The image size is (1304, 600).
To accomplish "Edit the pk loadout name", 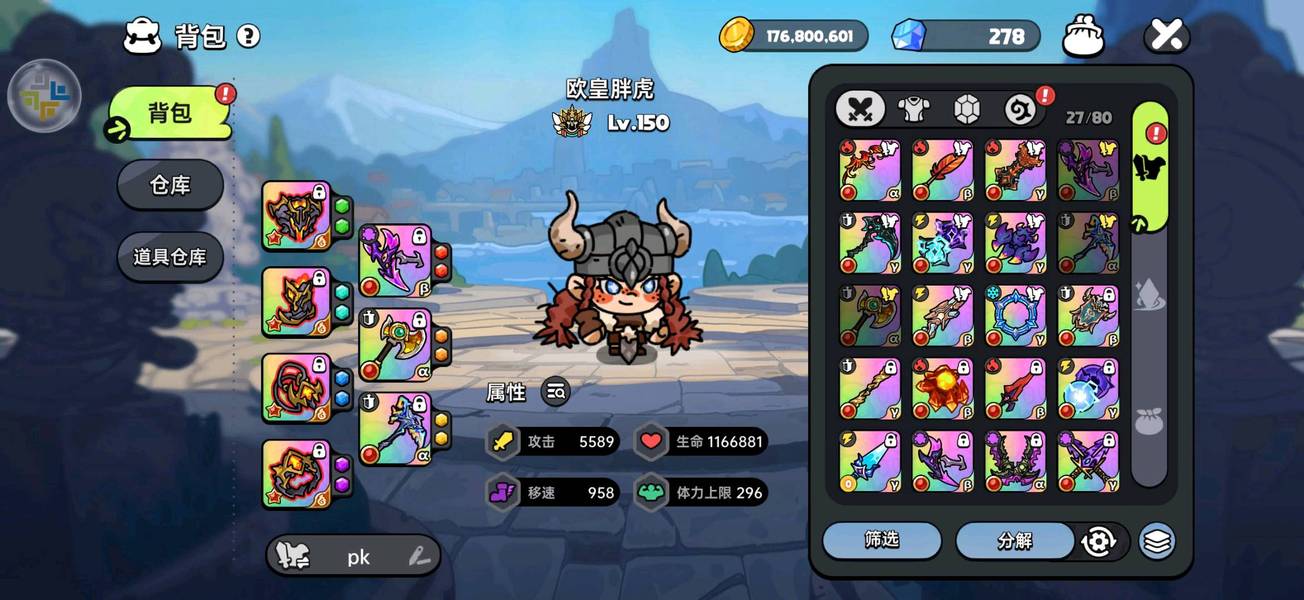I will pyautogui.click(x=419, y=557).
